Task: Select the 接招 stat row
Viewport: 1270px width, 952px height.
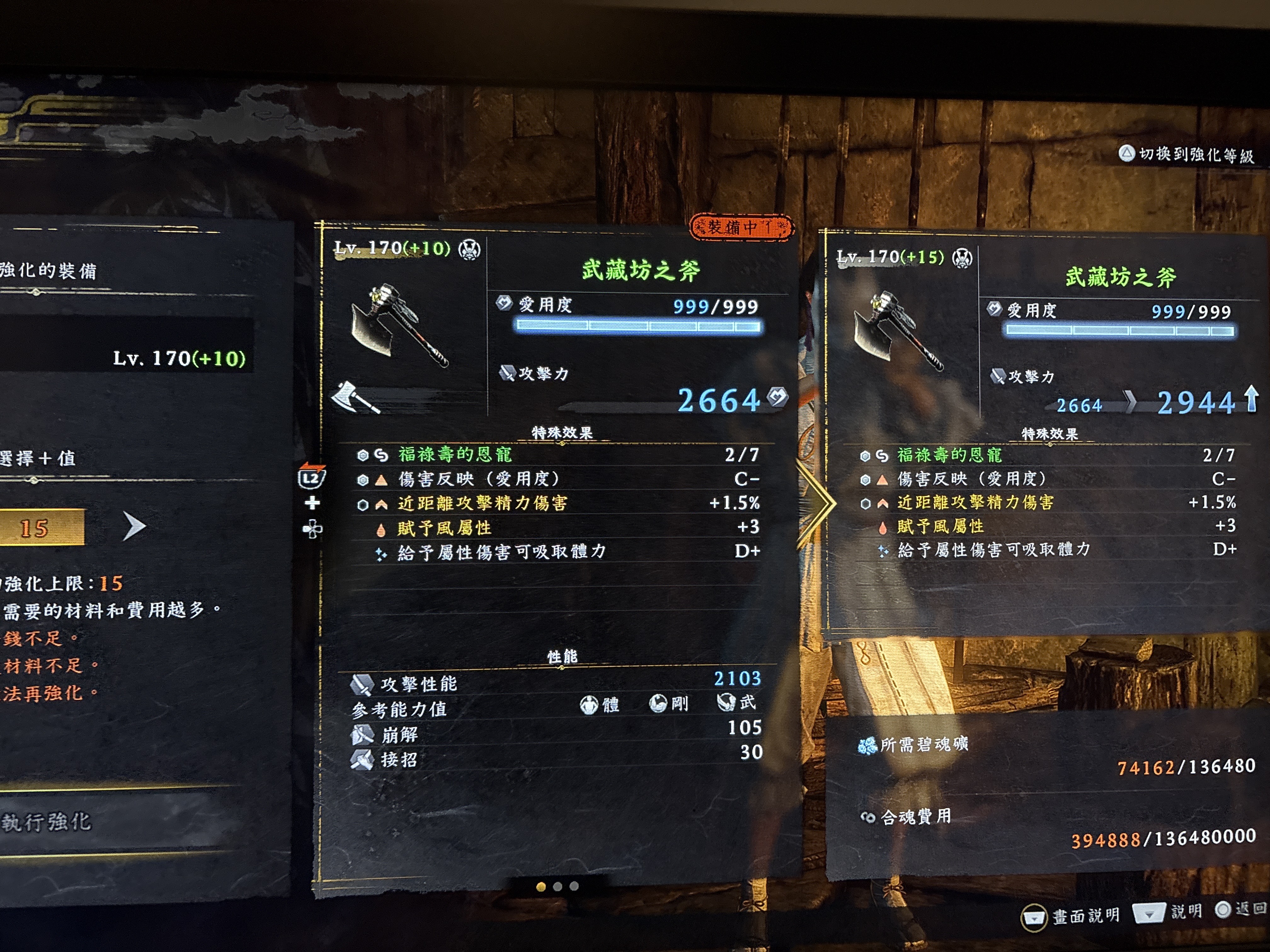Action: point(398,760)
